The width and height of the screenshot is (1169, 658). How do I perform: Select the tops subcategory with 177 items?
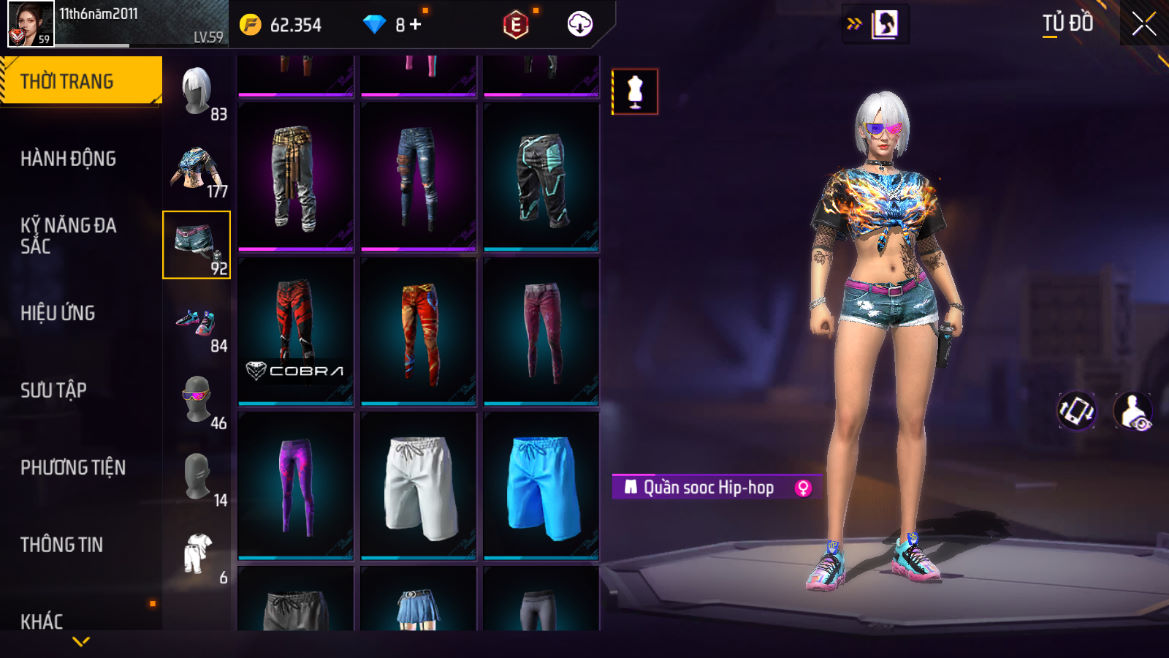click(196, 168)
